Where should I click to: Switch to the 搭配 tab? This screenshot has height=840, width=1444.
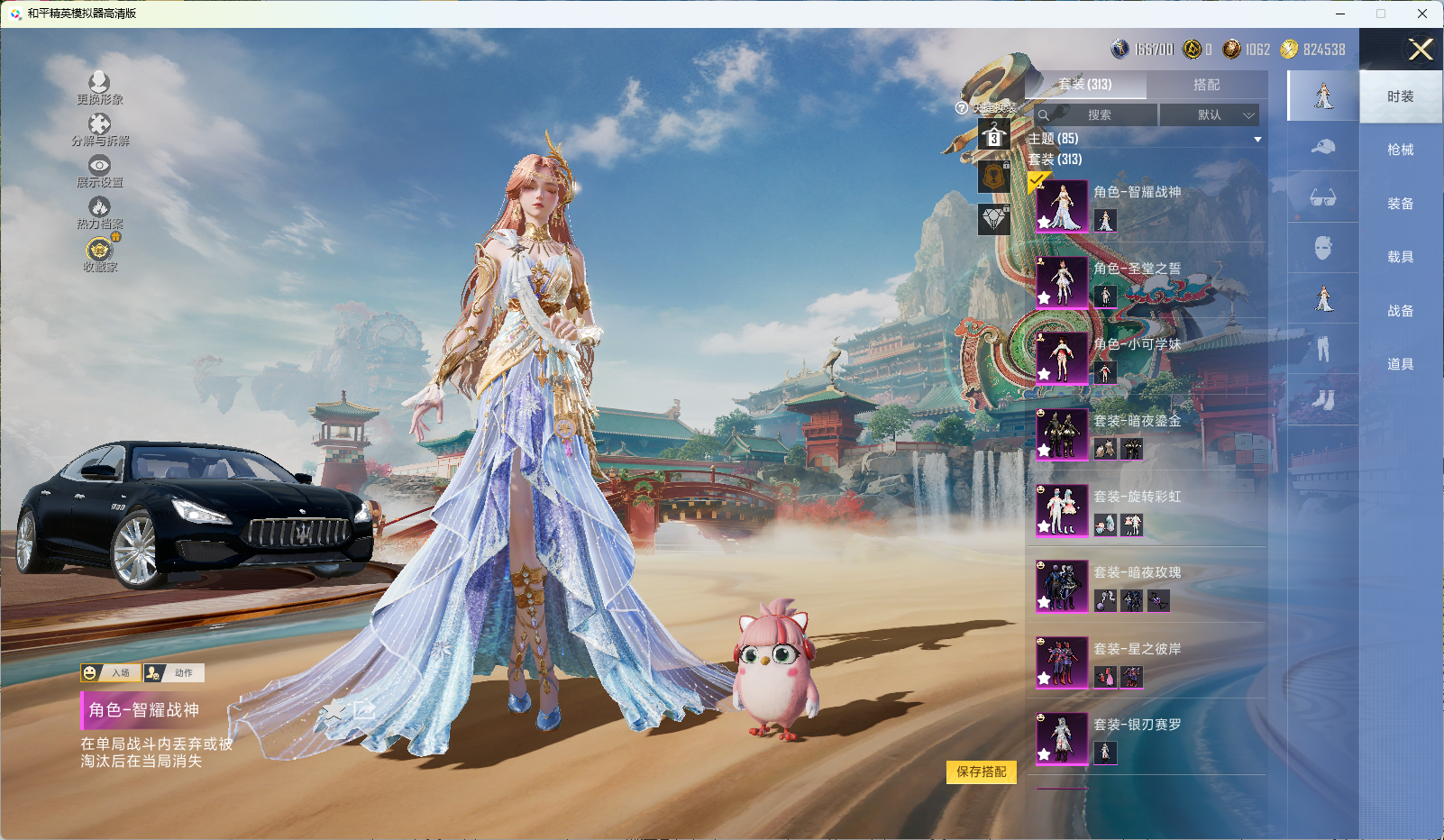point(1206,85)
